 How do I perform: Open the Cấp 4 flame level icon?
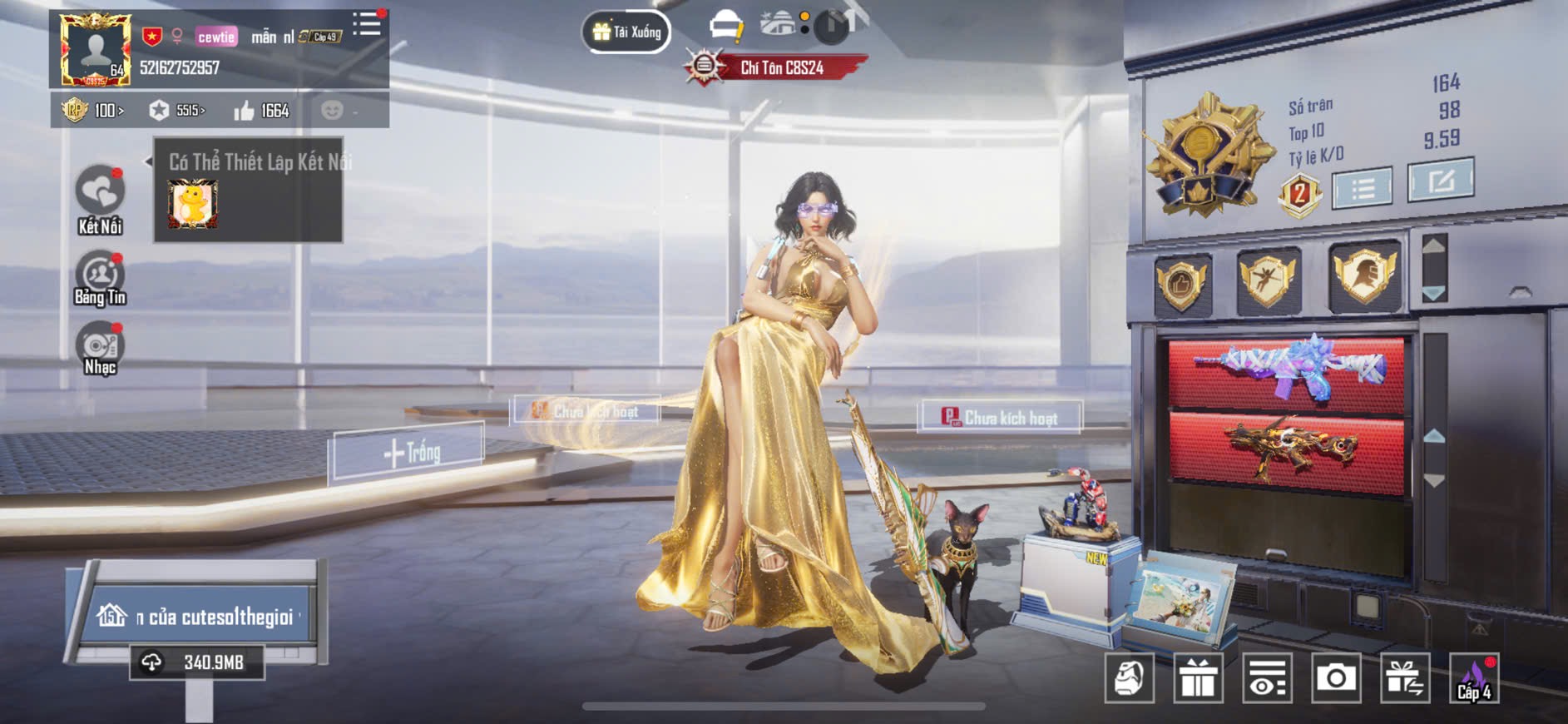click(1474, 679)
